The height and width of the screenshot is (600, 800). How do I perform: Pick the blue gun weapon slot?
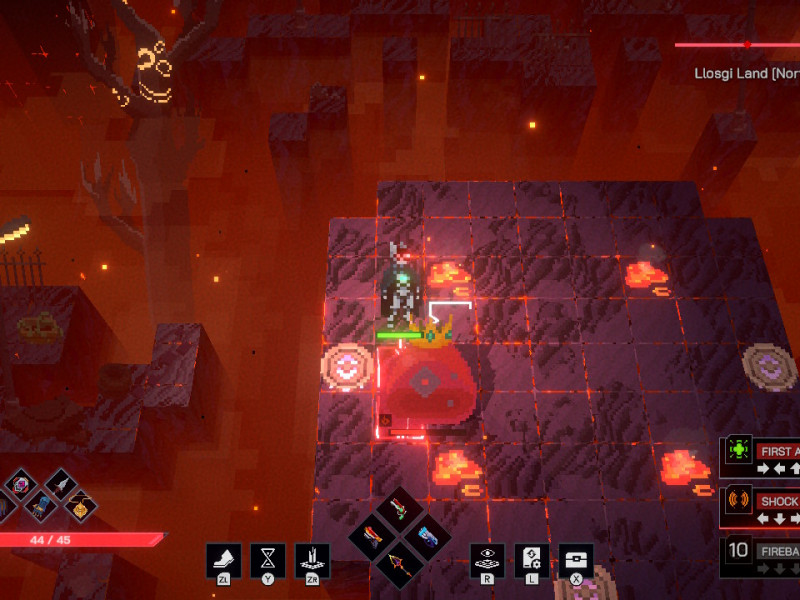coord(425,535)
